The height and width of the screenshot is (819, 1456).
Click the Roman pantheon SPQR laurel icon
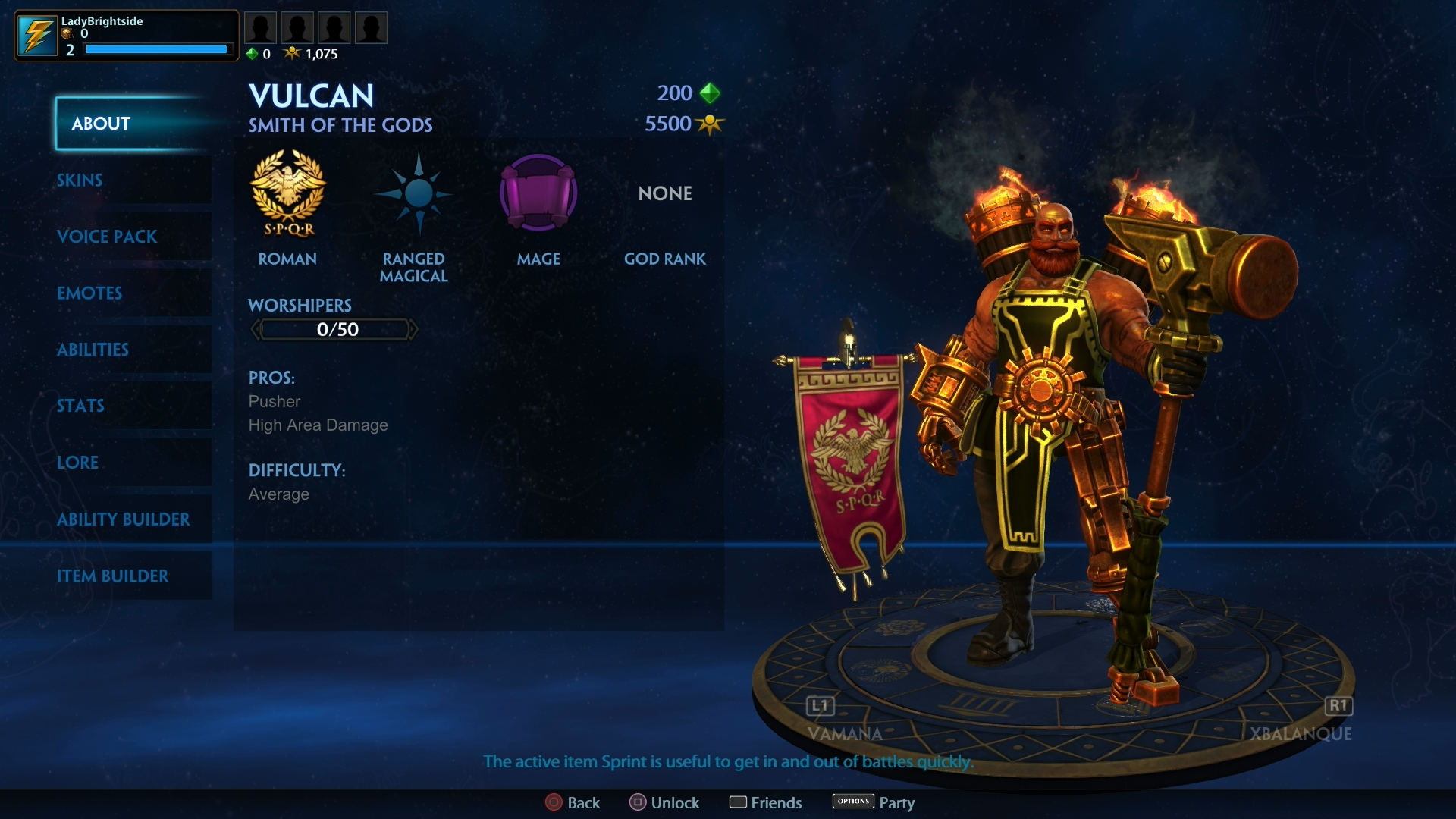click(287, 196)
